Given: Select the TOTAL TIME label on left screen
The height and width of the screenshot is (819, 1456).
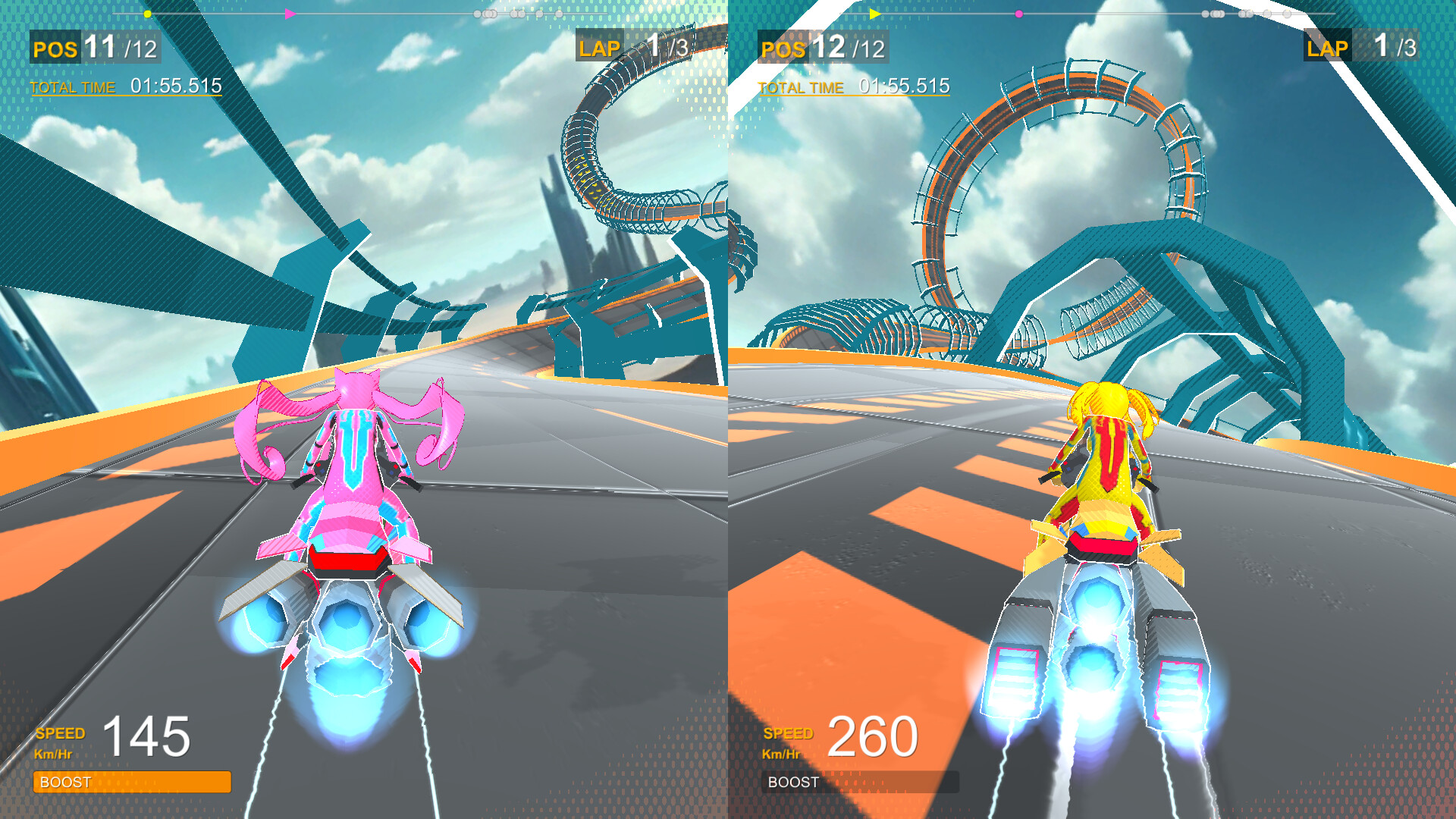Looking at the screenshot, I should pyautogui.click(x=72, y=87).
